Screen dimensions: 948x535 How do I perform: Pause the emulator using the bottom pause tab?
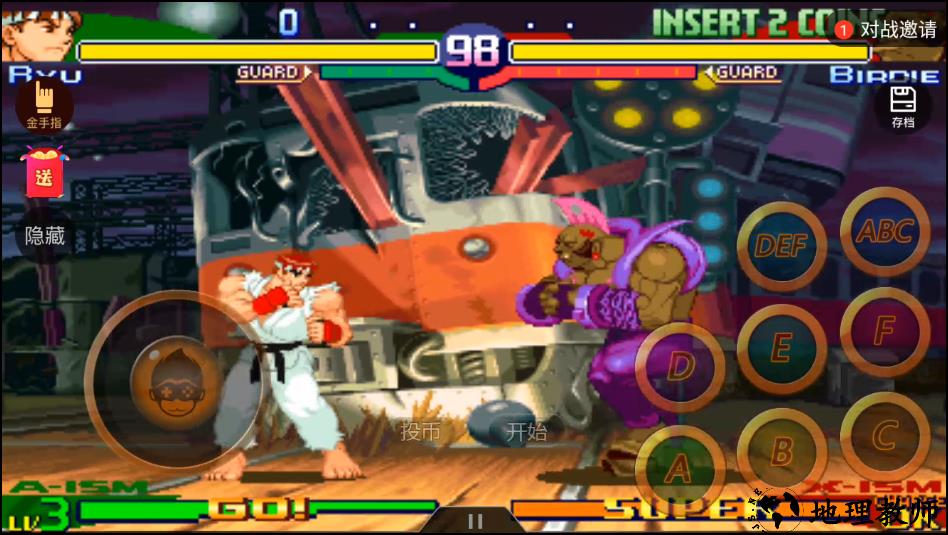pos(475,521)
